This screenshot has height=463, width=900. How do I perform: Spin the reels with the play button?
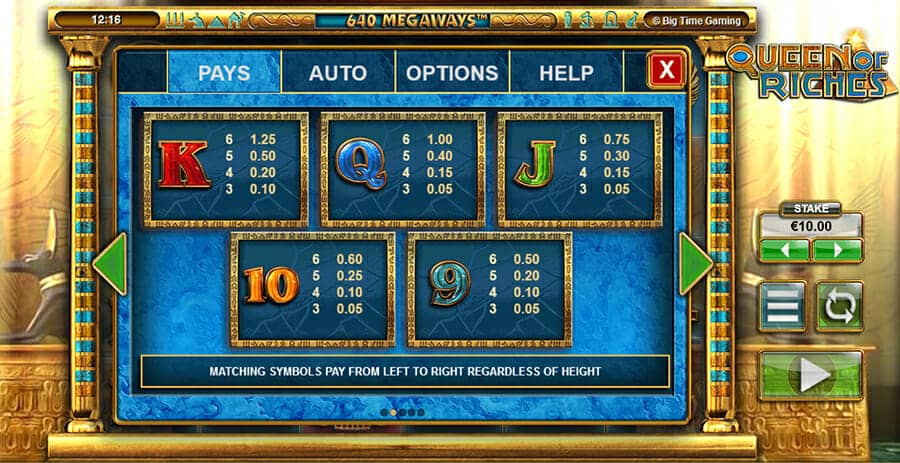[x=810, y=374]
